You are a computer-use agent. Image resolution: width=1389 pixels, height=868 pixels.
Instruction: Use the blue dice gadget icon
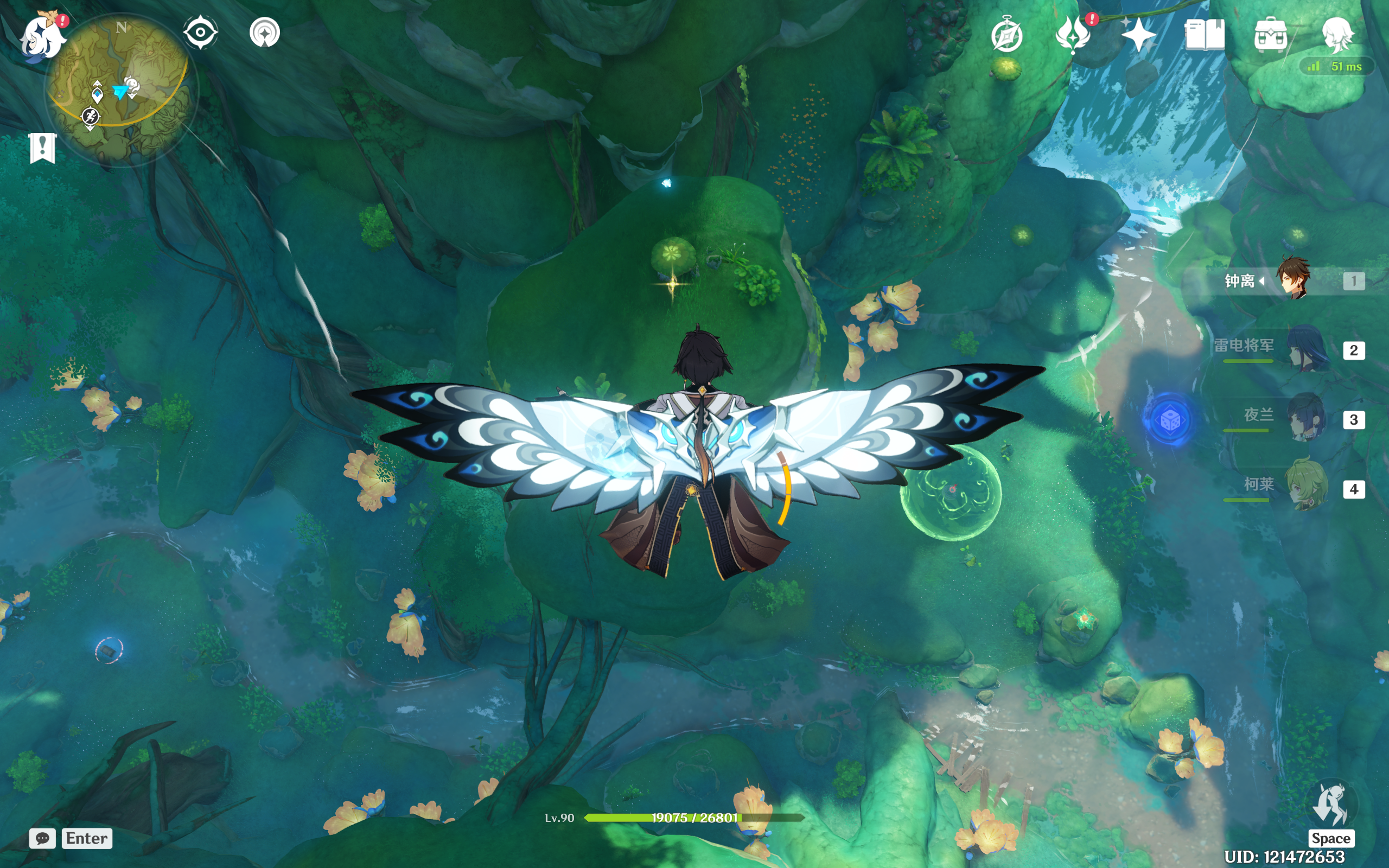(x=1170, y=421)
